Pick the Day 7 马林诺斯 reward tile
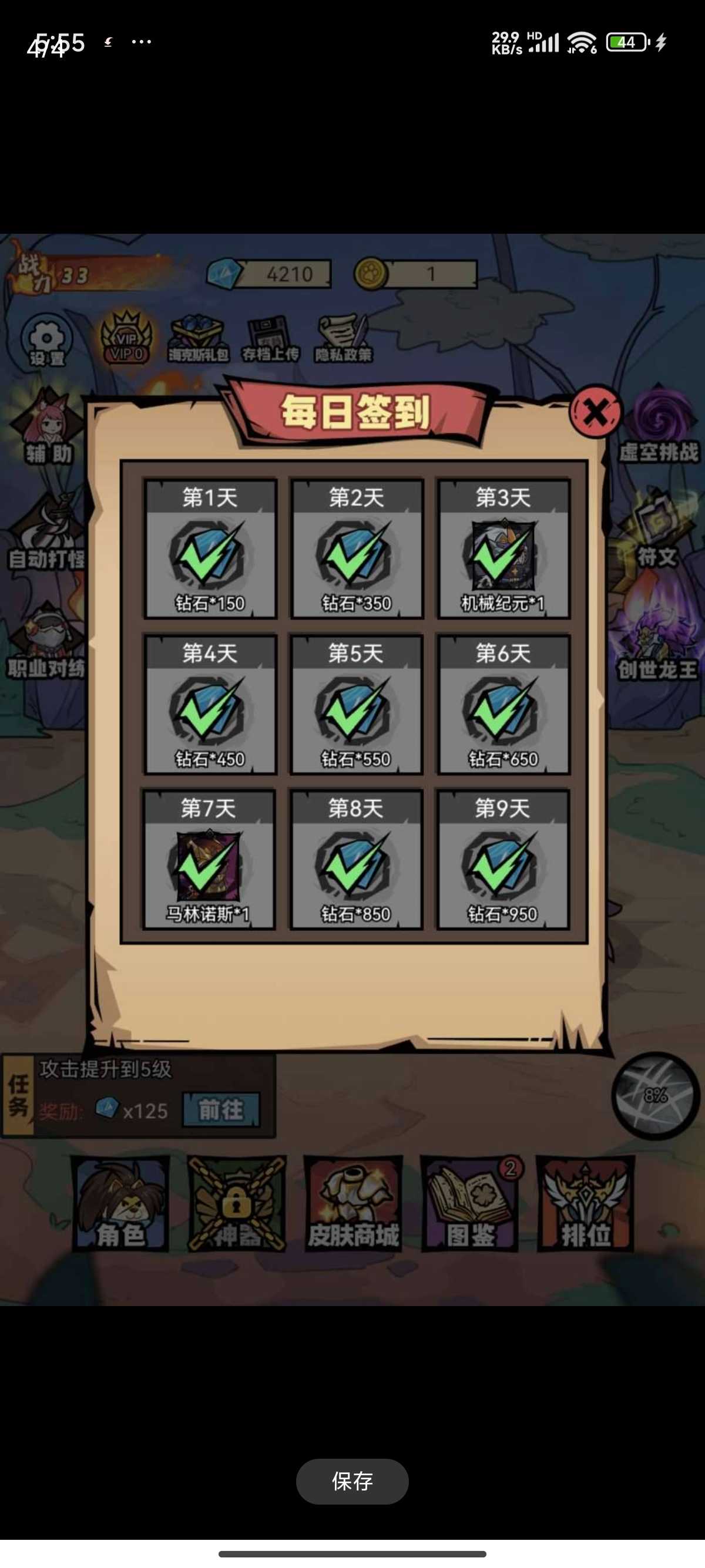Screen dimensions: 705x1568 (x=209, y=860)
